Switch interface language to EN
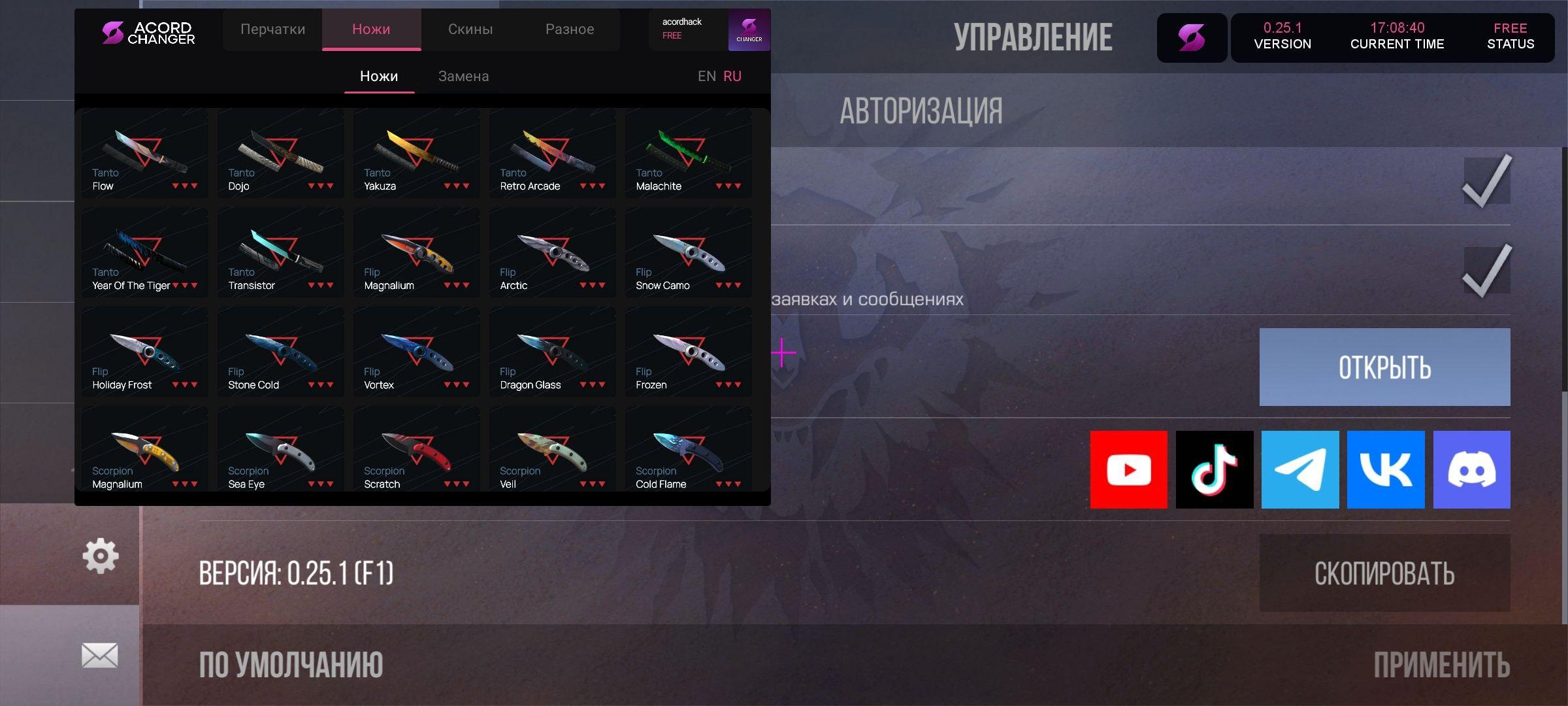This screenshot has height=706, width=1568. pos(706,76)
